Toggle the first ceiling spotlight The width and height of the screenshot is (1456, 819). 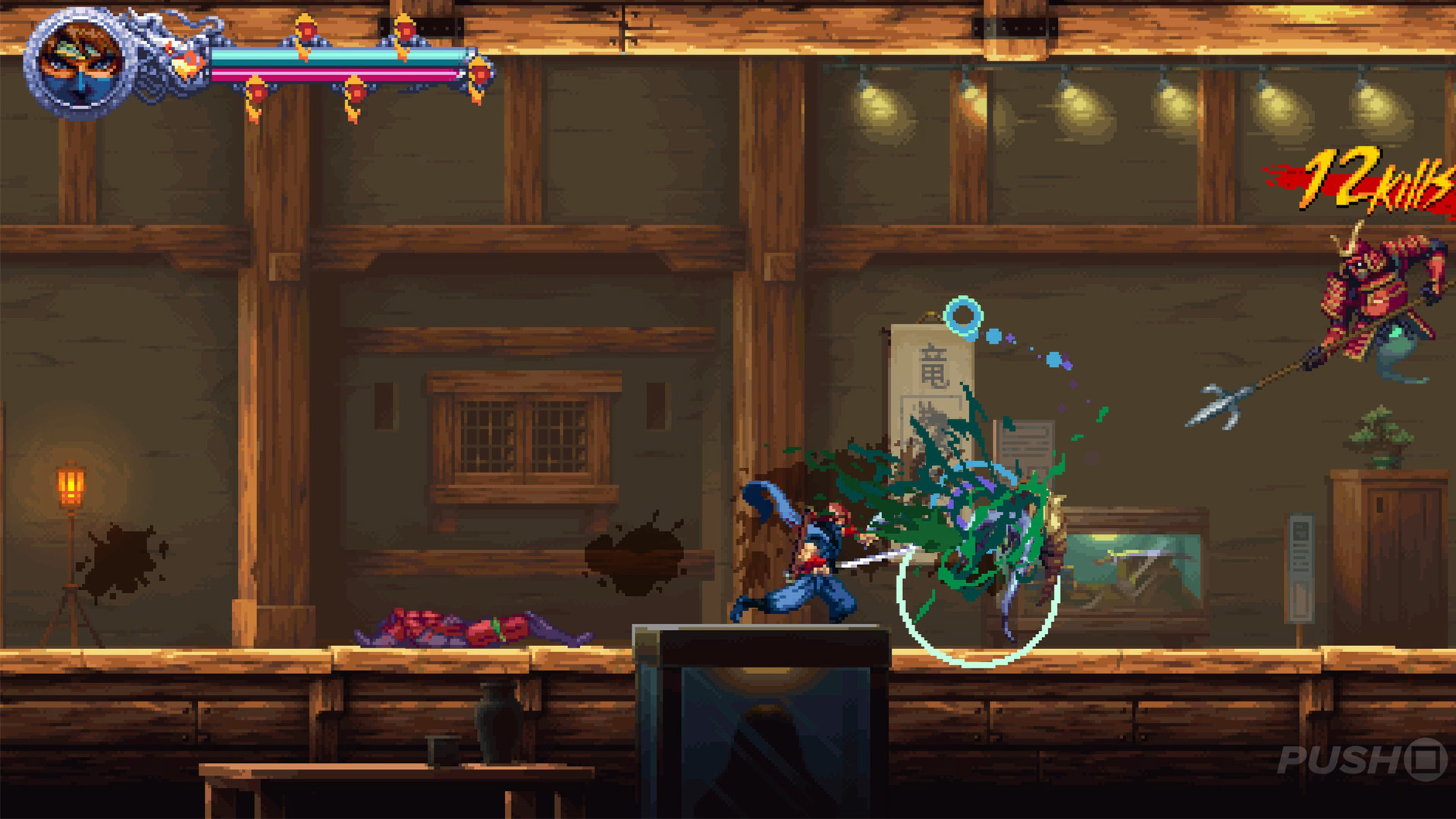click(x=880, y=99)
